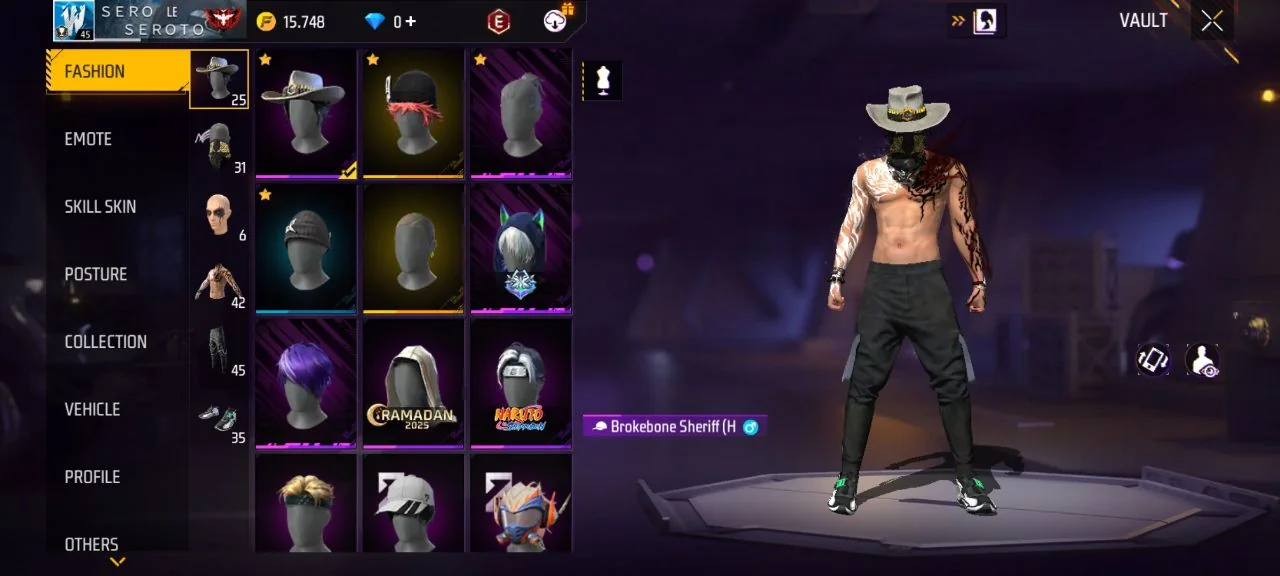This screenshot has width=1280, height=576.
Task: Open the Profile category
Action: click(92, 477)
